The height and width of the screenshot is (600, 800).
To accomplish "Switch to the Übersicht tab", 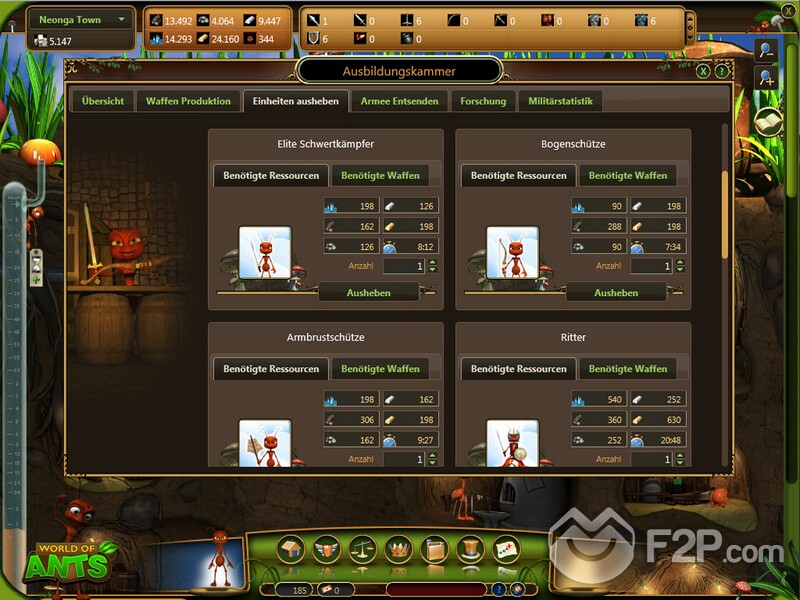I will pos(102,101).
